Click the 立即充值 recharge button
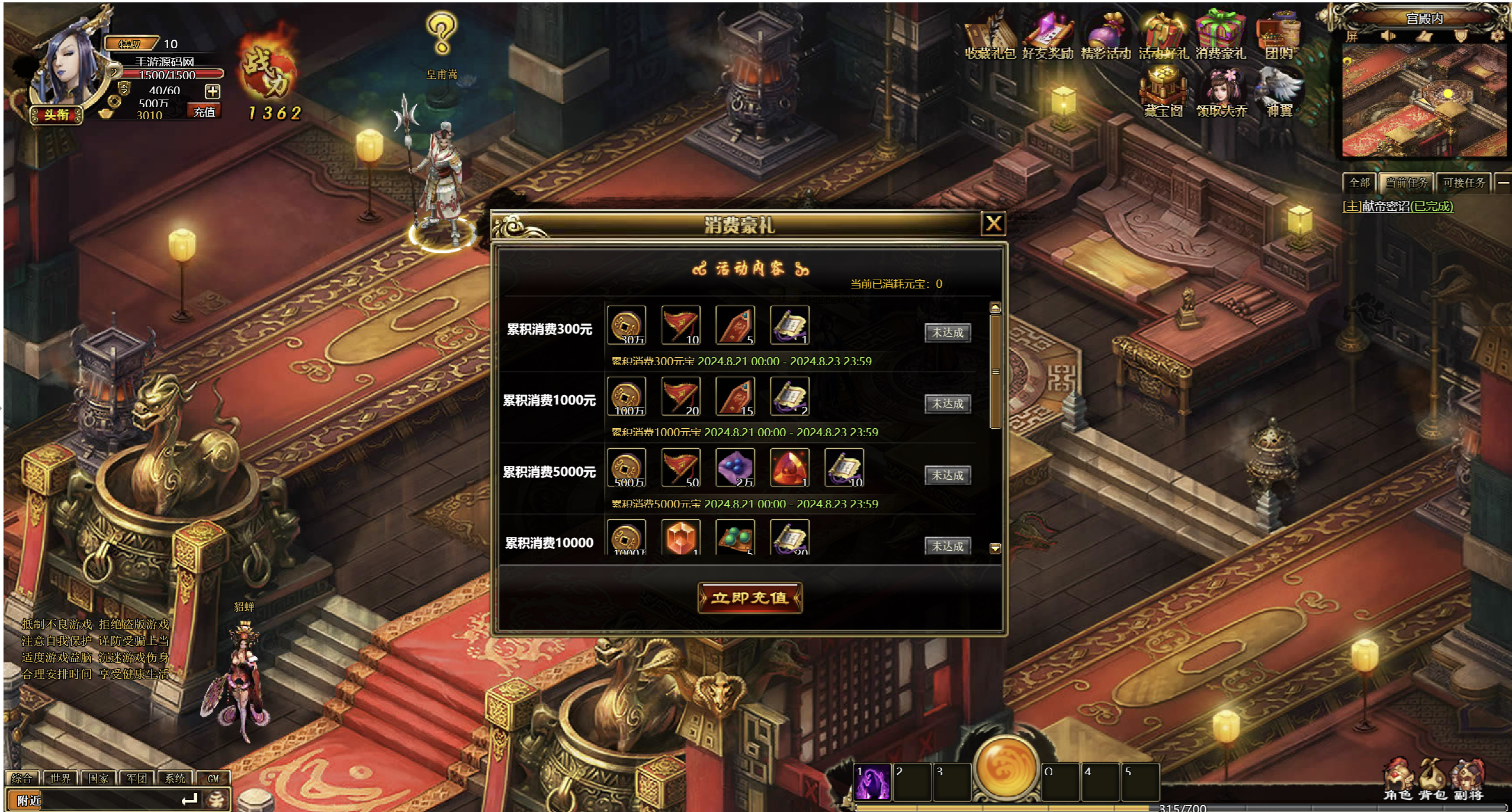Viewport: 1512px width, 812px height. (x=749, y=598)
